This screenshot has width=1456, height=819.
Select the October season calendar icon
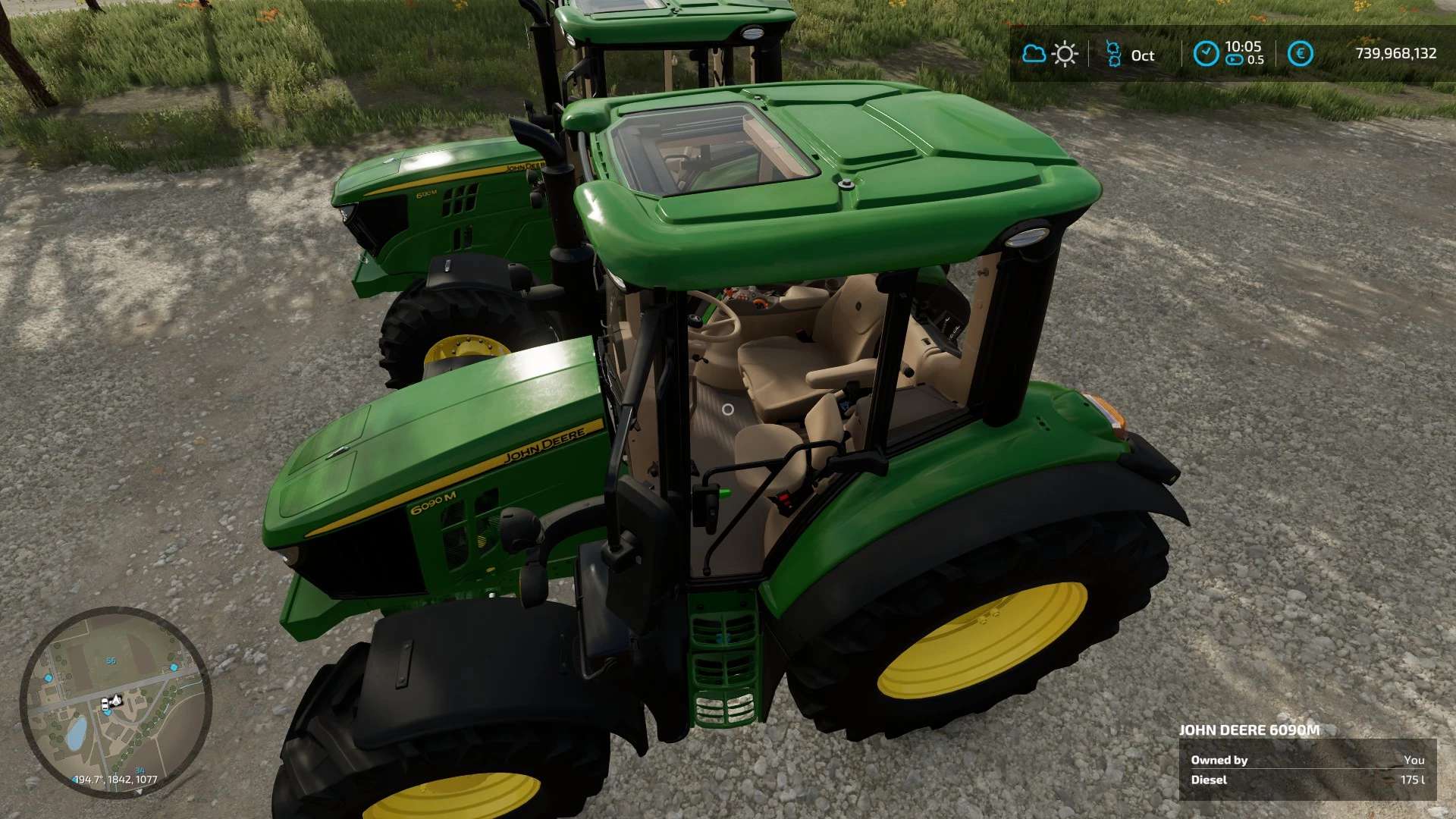1113,55
